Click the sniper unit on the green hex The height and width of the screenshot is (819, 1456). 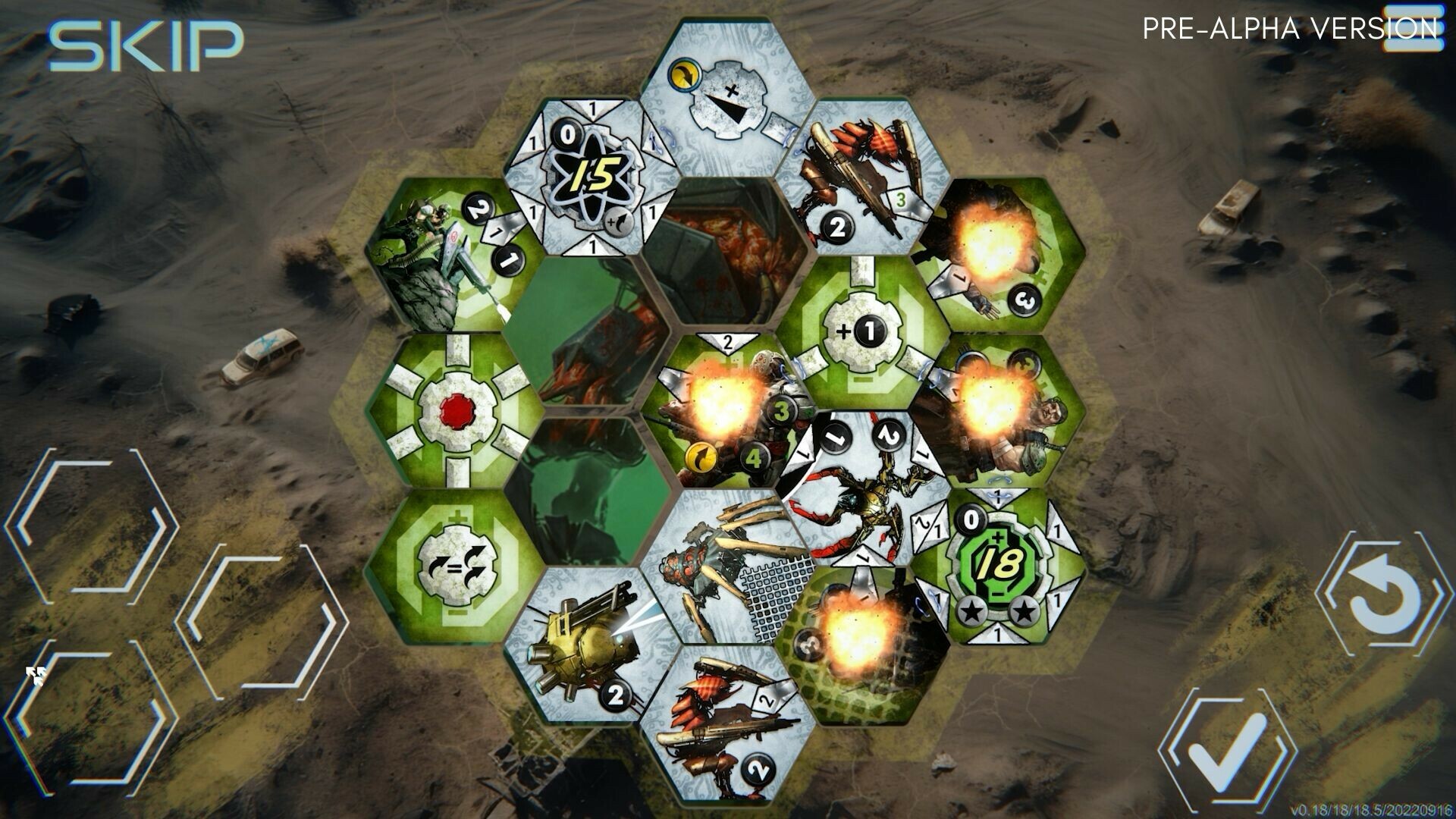[x=436, y=250]
